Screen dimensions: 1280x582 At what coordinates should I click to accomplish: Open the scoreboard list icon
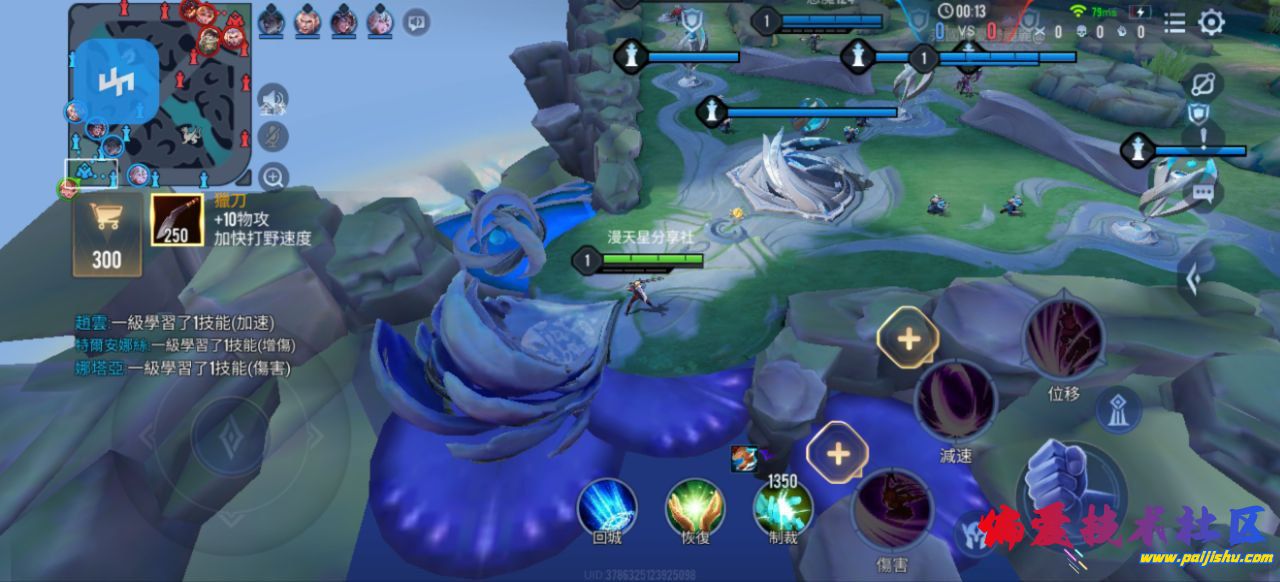tap(1175, 22)
